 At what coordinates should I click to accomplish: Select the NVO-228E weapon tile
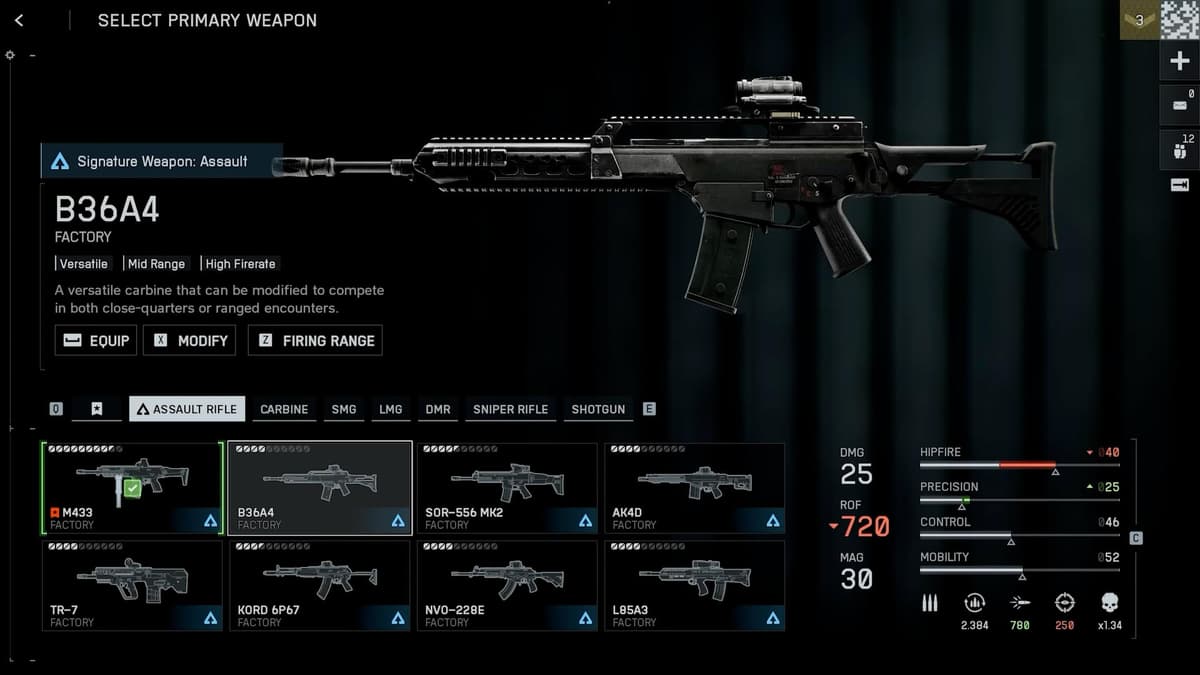point(507,585)
